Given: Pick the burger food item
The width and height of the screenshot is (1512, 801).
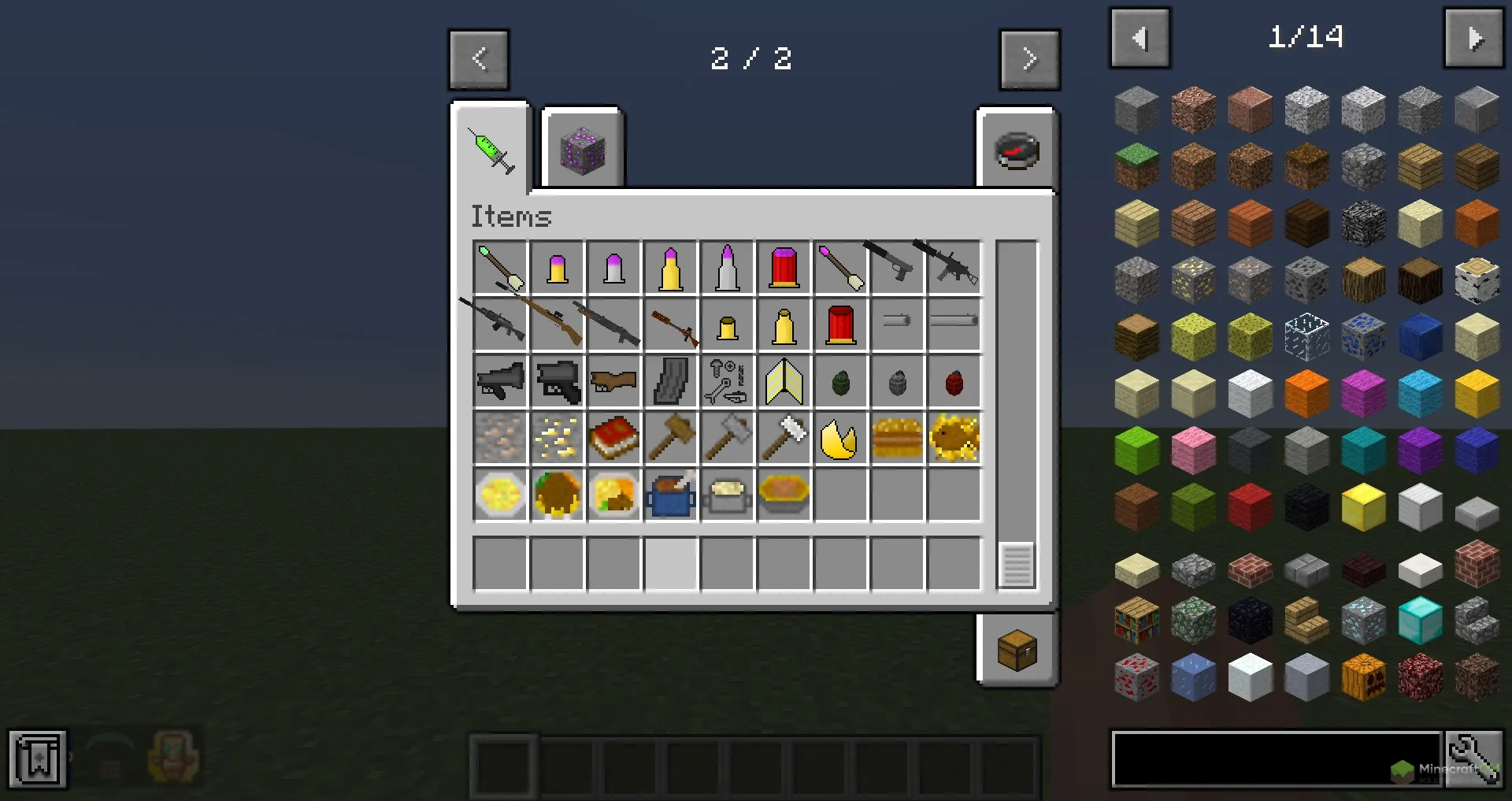Looking at the screenshot, I should coord(897,439).
